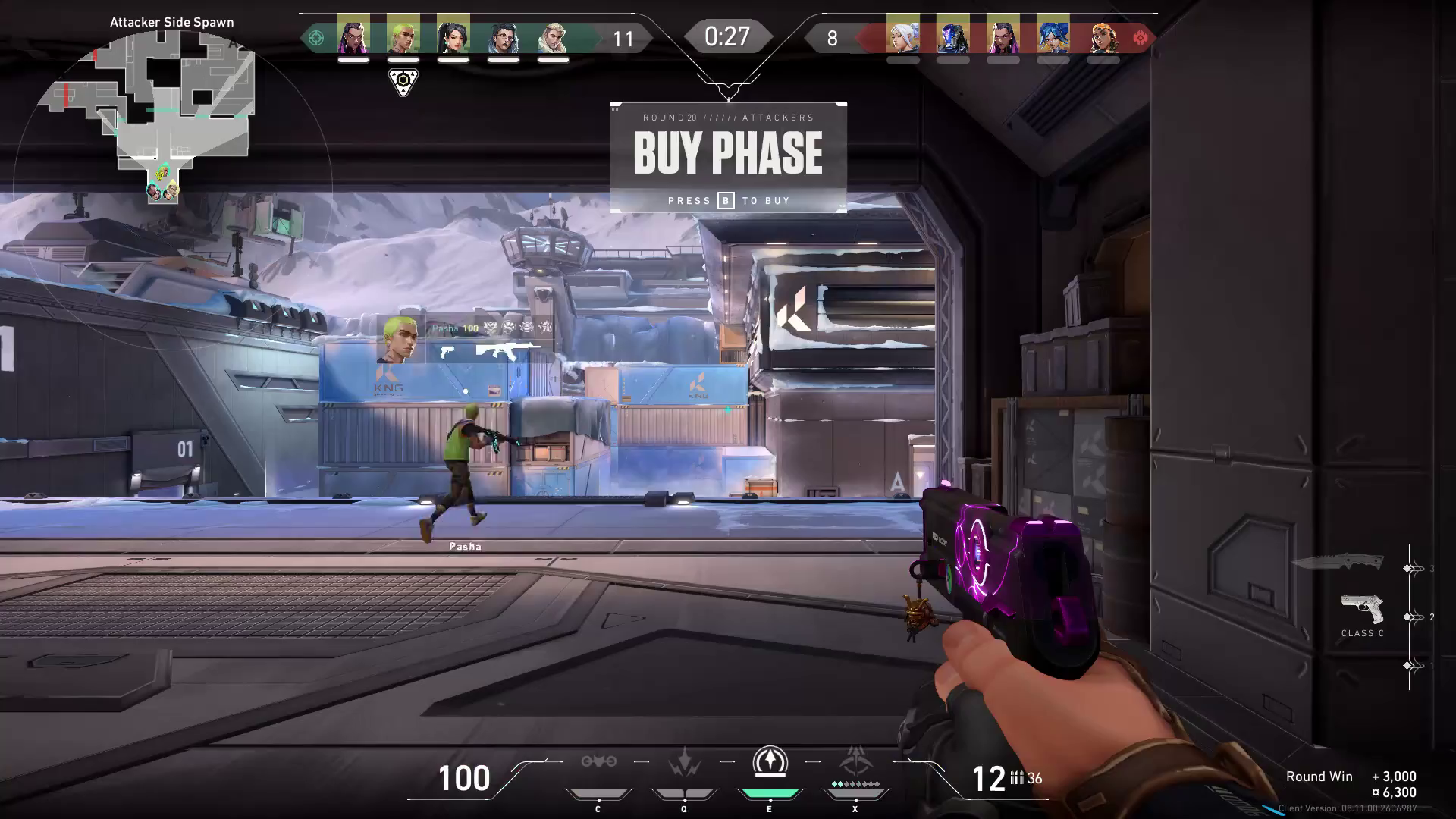Click the enemy Raze portrait
The image size is (1456, 819).
pyautogui.click(x=1103, y=34)
